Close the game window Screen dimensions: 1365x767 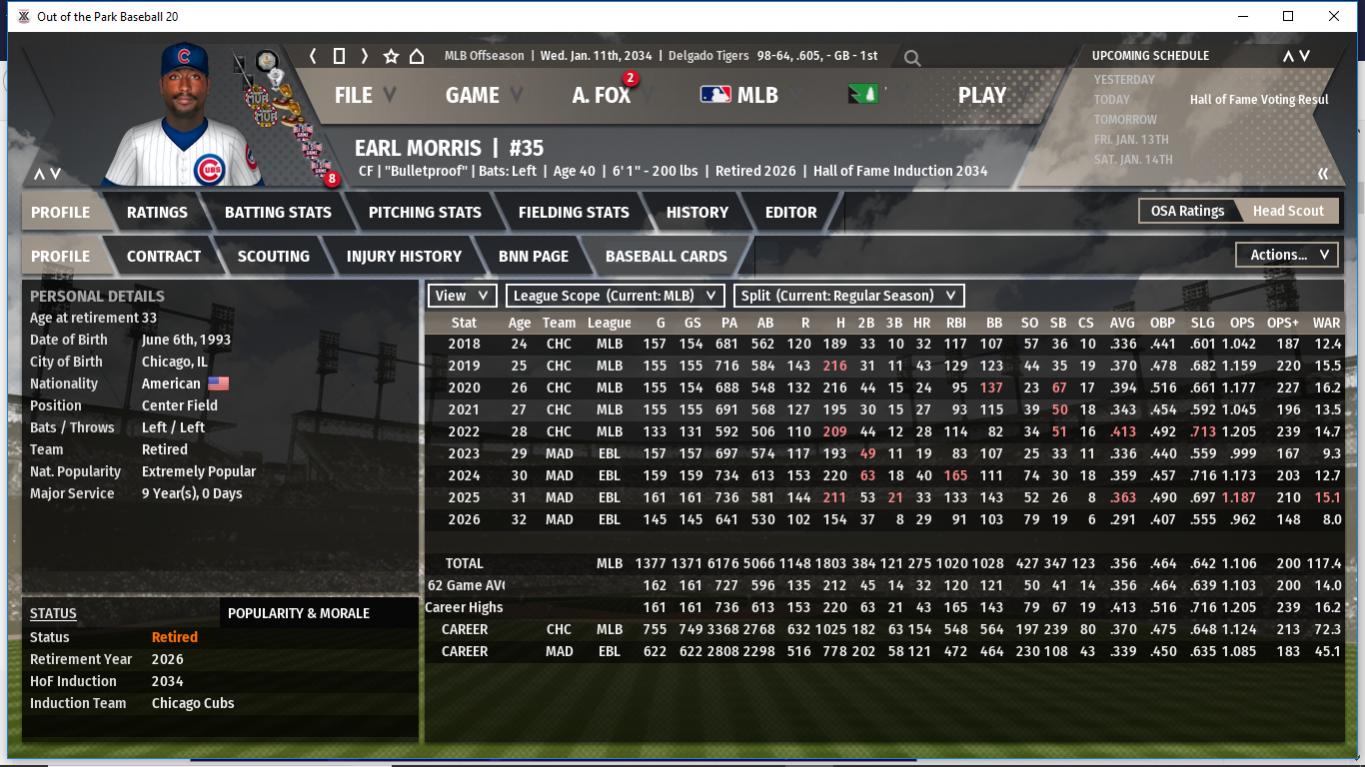(x=1334, y=16)
